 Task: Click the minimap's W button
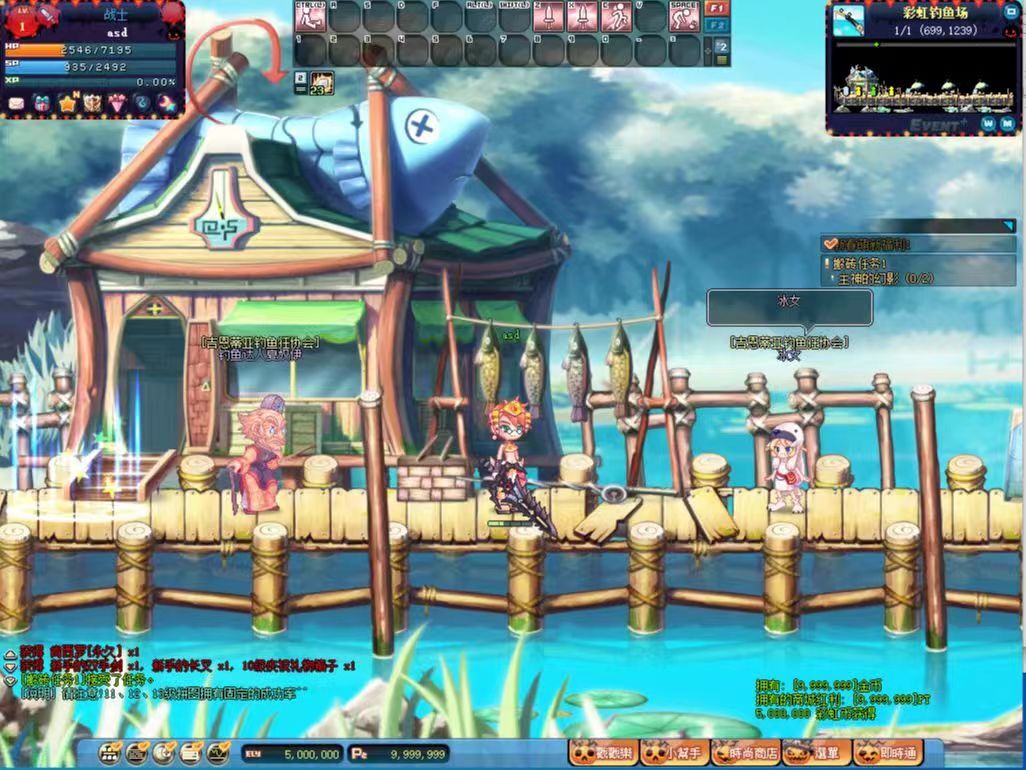click(x=988, y=124)
